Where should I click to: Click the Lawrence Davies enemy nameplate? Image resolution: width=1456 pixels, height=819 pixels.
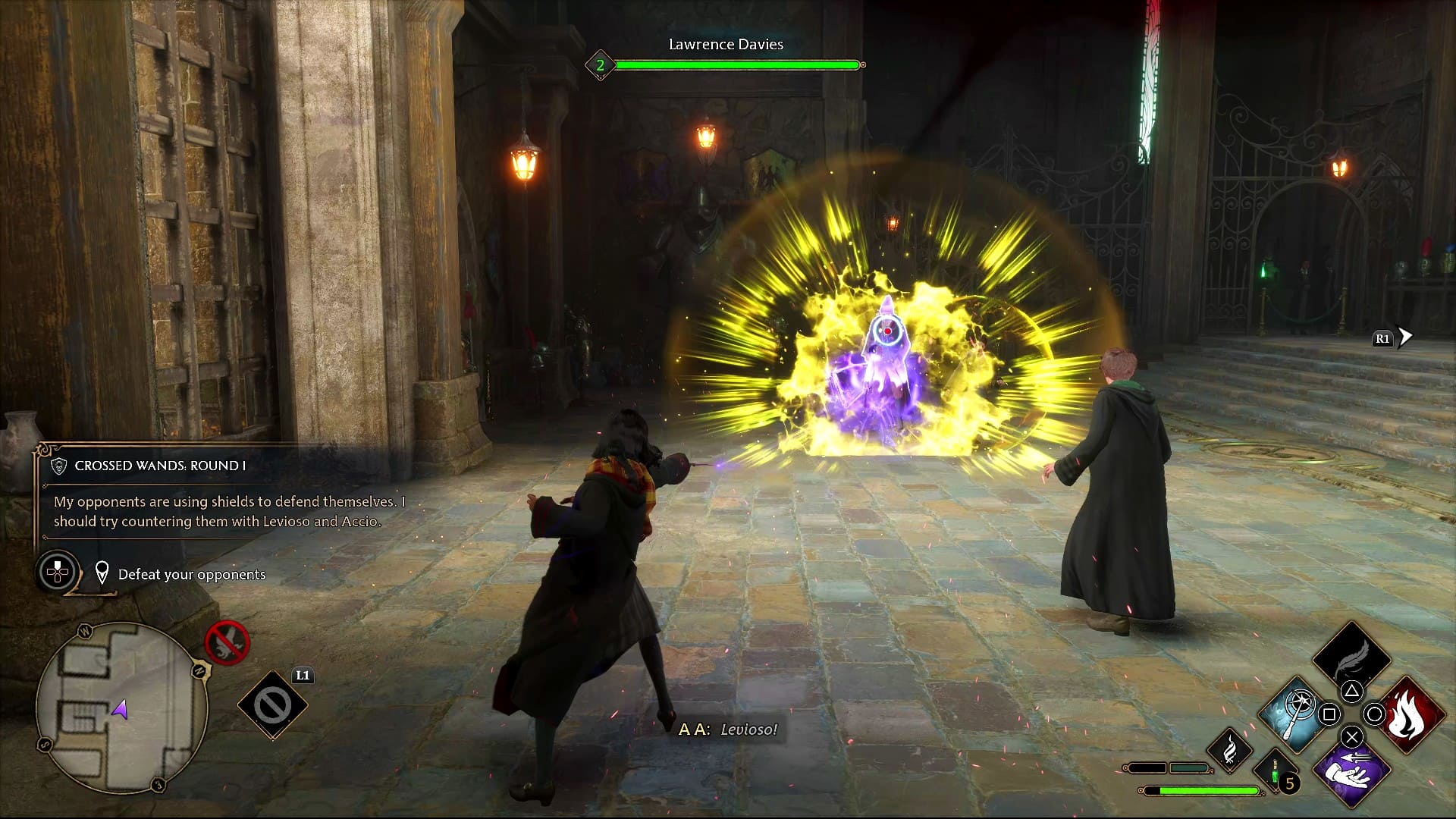tap(726, 45)
